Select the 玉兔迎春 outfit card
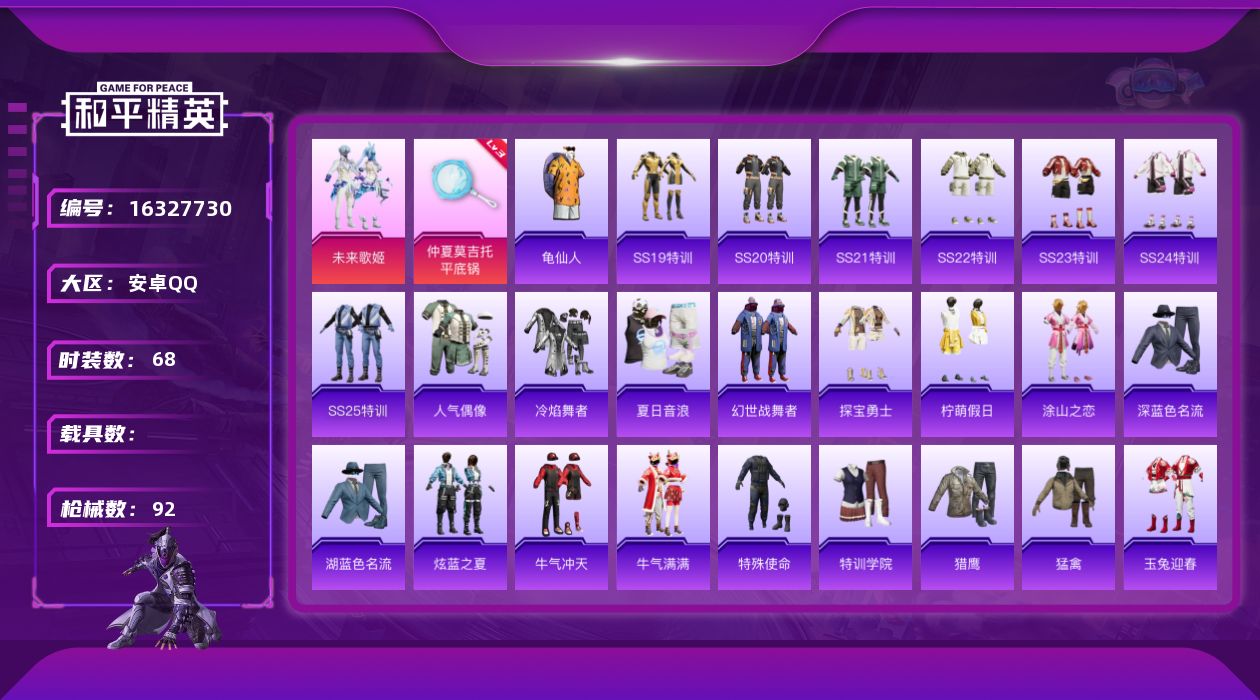Viewport: 1260px width, 700px height. click(1170, 516)
